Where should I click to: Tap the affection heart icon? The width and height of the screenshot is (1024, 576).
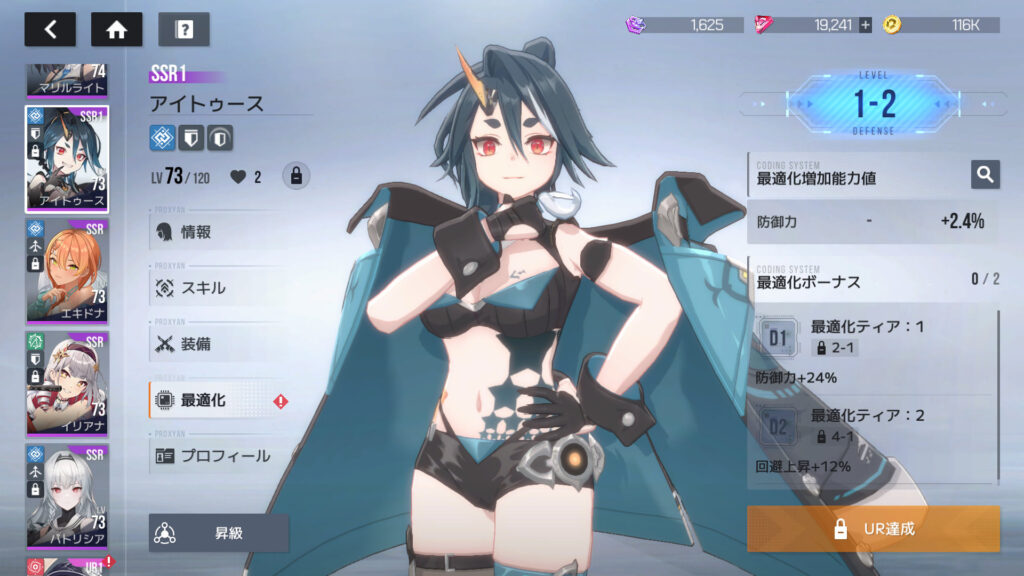[238, 177]
